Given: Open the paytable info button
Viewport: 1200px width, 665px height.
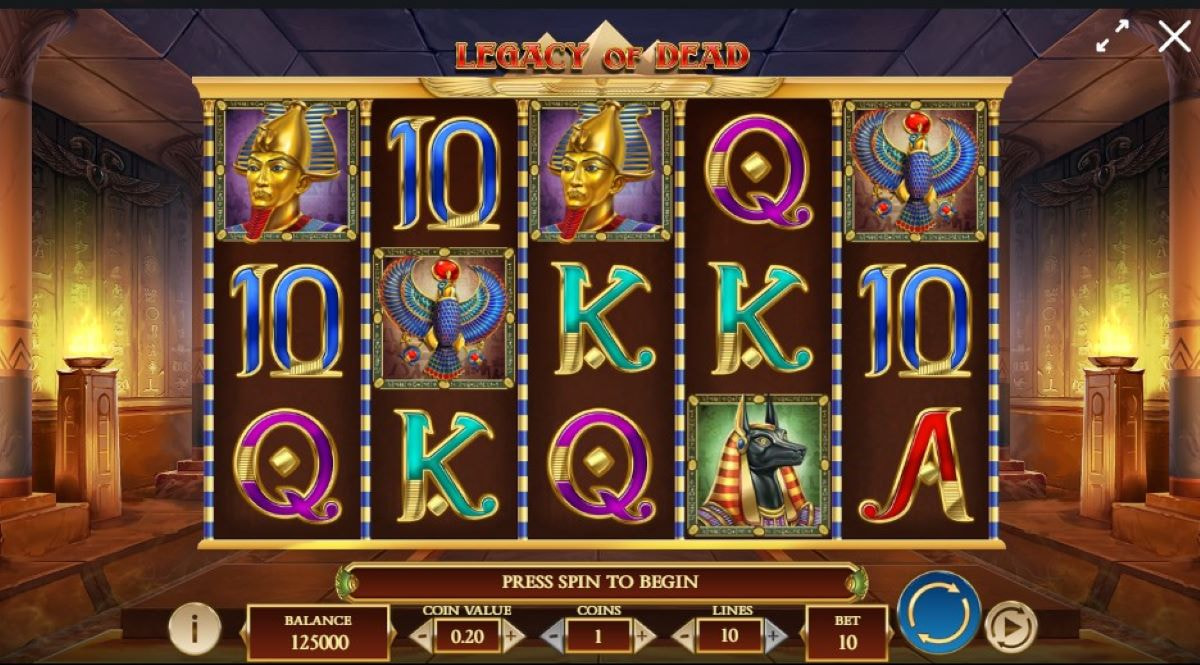Looking at the screenshot, I should [195, 629].
